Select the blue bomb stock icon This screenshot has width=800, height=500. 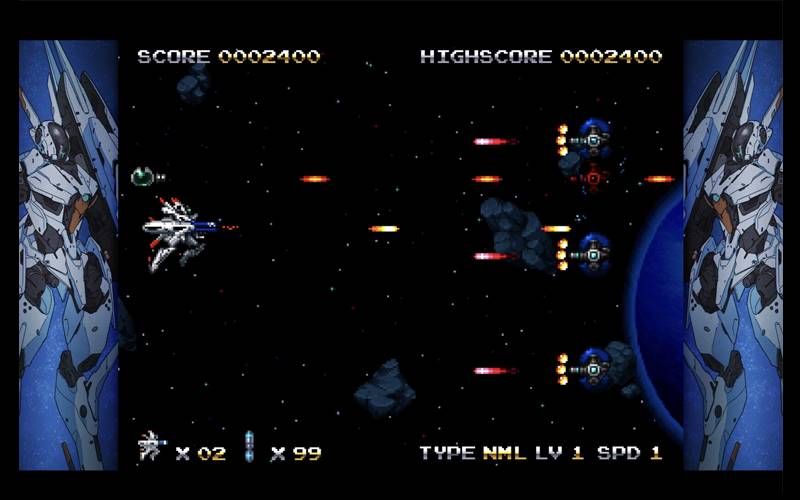249,447
